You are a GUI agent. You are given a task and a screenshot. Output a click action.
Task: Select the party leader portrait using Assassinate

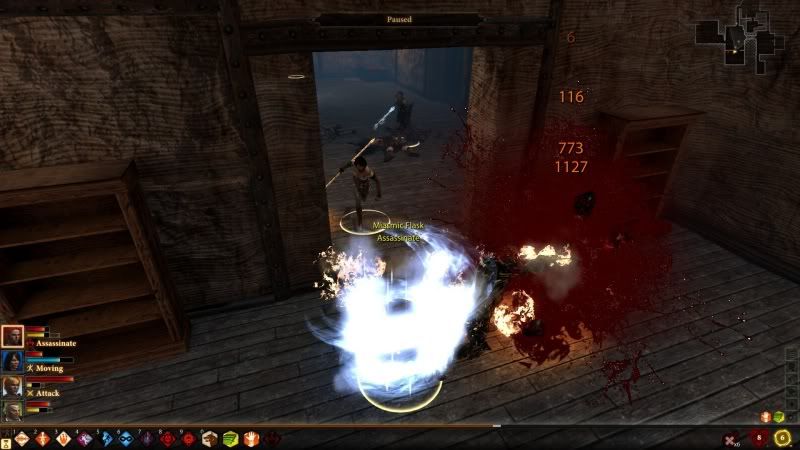[x=12, y=337]
